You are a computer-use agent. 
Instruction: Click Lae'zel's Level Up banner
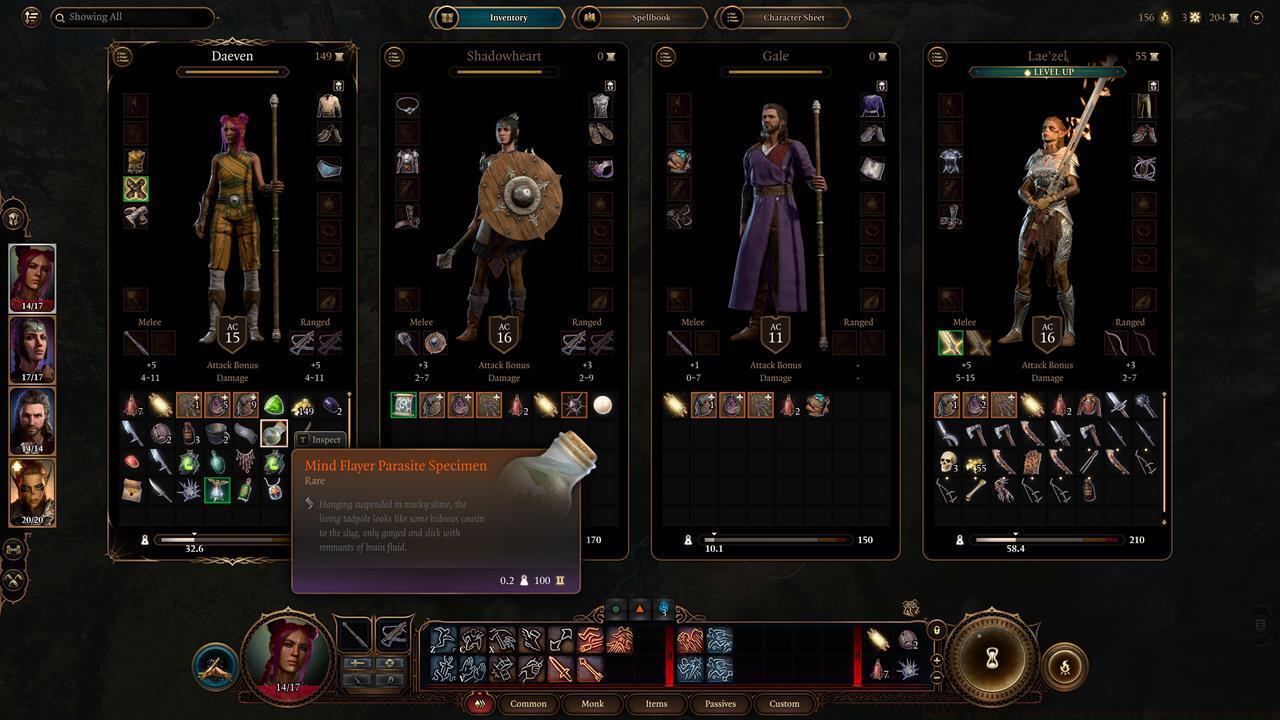click(x=1047, y=72)
